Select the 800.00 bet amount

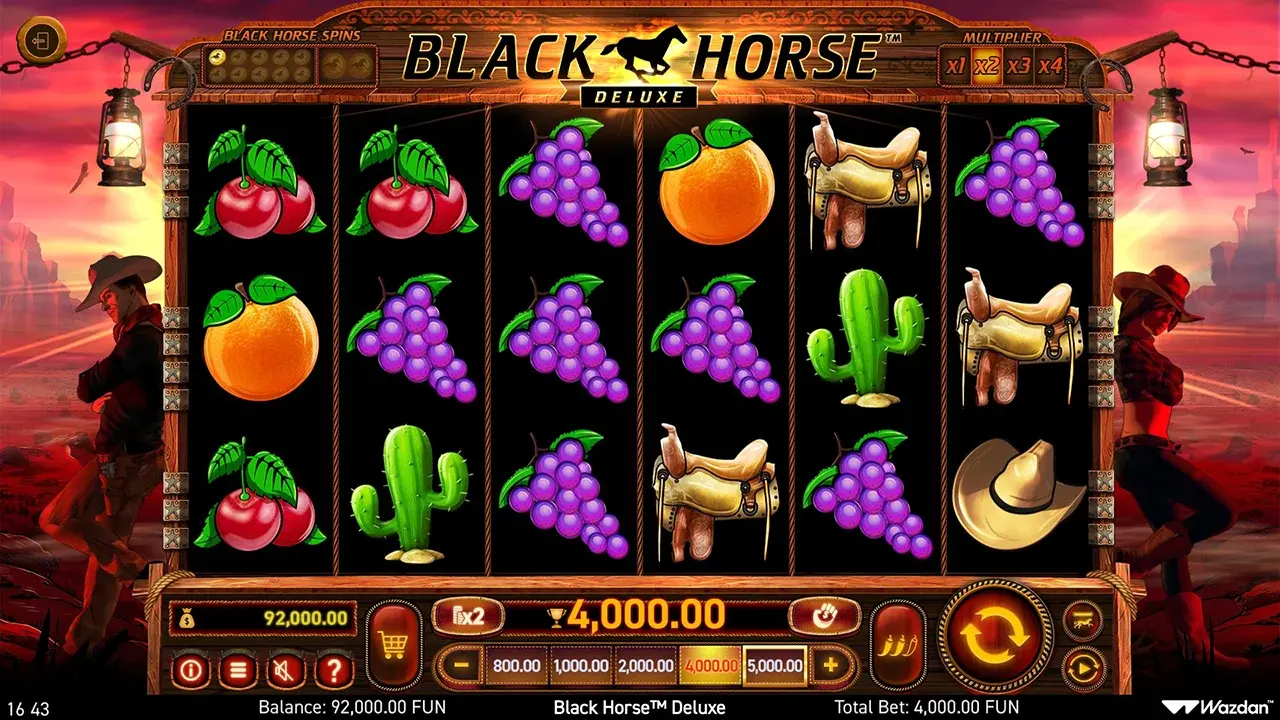(516, 665)
